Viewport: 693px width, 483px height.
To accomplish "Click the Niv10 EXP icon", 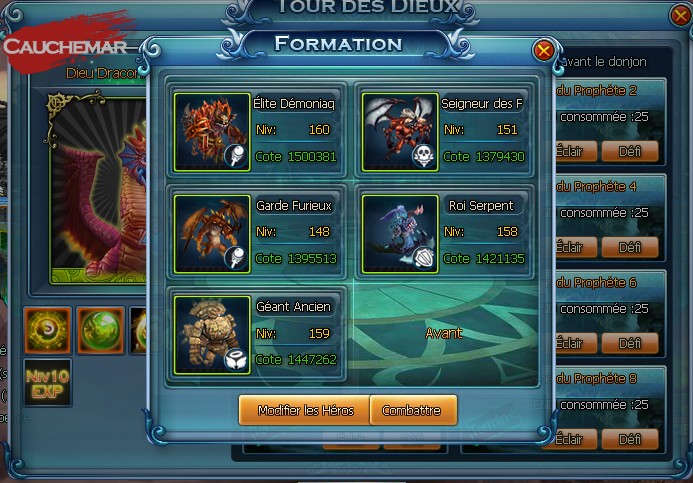I will 47,382.
